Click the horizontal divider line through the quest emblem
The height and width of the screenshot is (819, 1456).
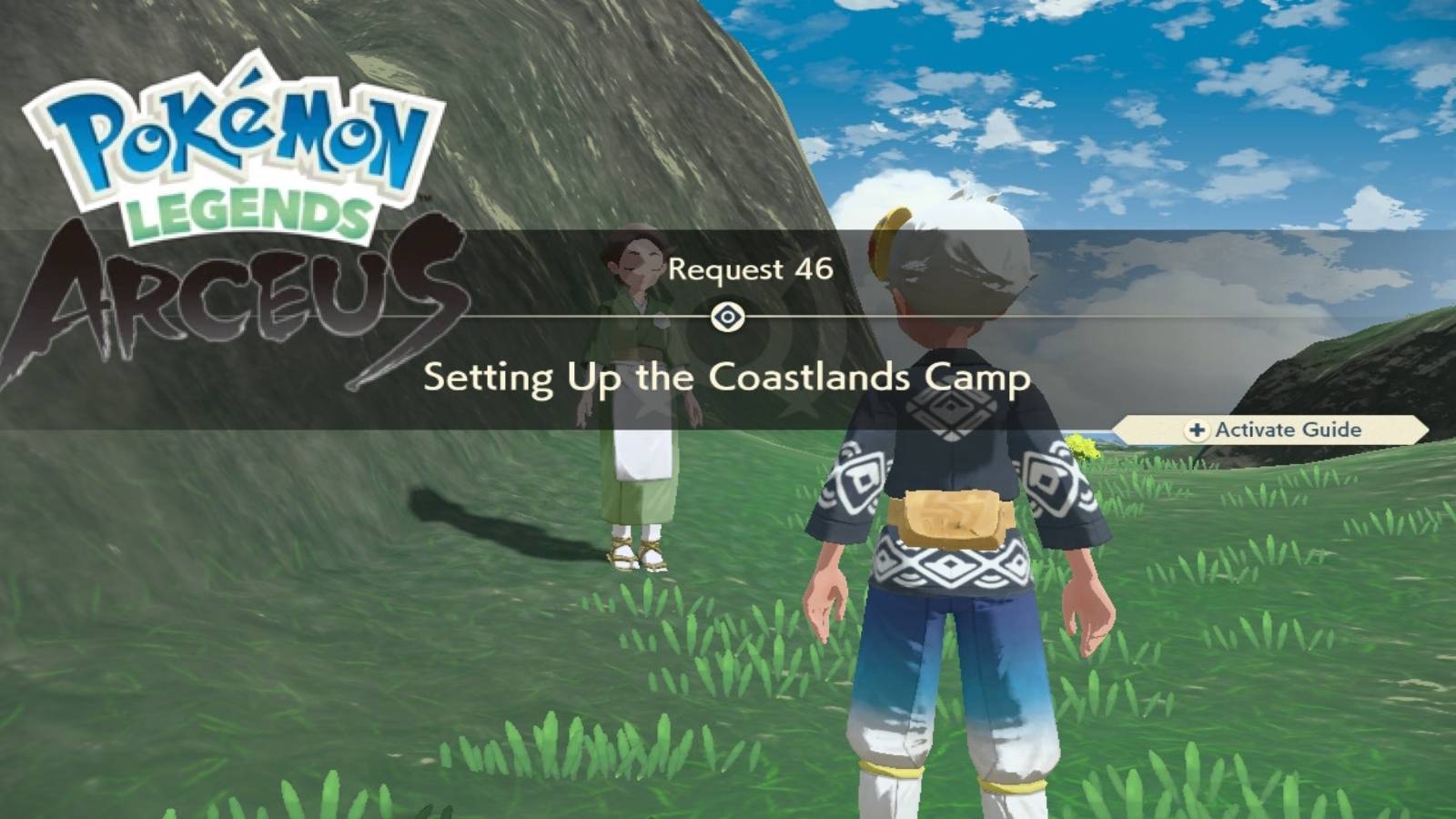tap(910, 318)
